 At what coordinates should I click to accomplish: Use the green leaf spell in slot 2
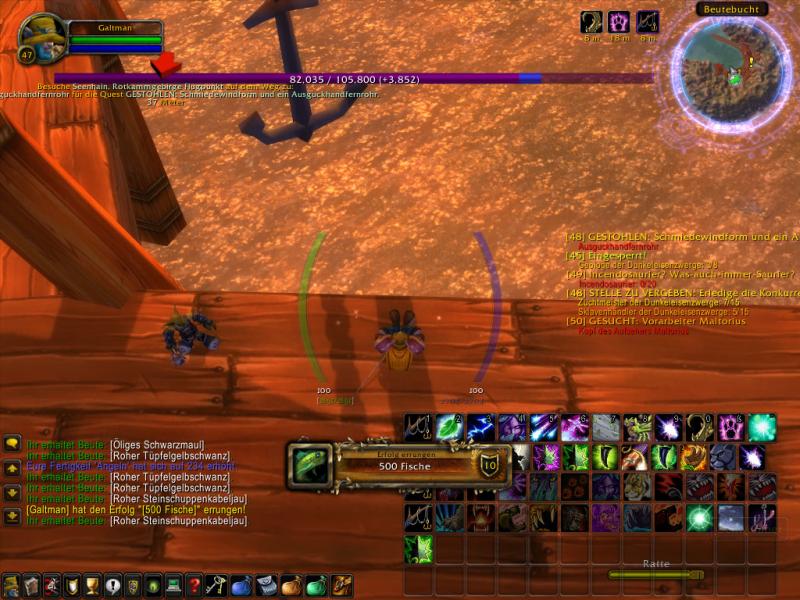click(448, 427)
